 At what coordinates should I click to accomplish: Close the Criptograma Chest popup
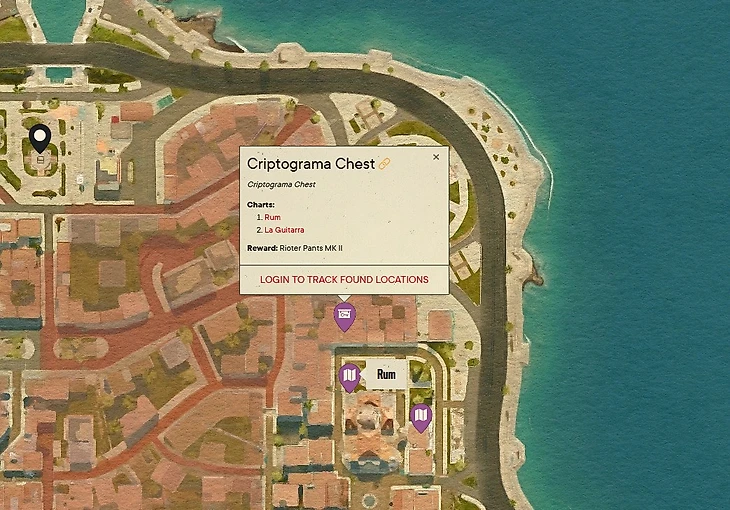coord(436,157)
